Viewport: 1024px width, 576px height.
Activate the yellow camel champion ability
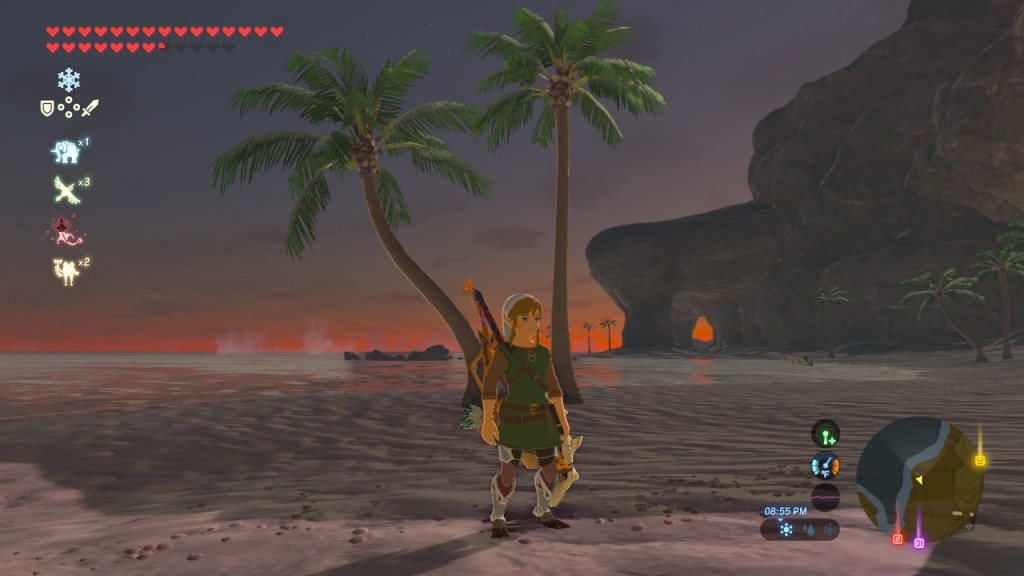click(65, 270)
